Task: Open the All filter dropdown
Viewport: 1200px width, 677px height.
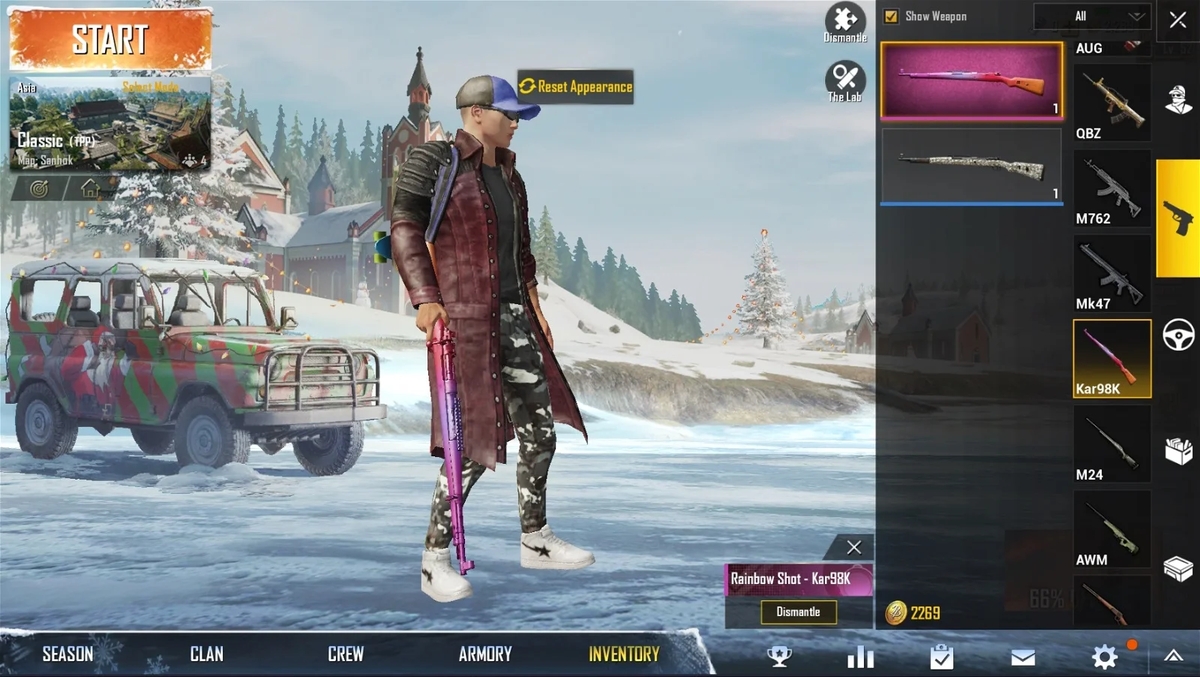Action: tap(1091, 16)
